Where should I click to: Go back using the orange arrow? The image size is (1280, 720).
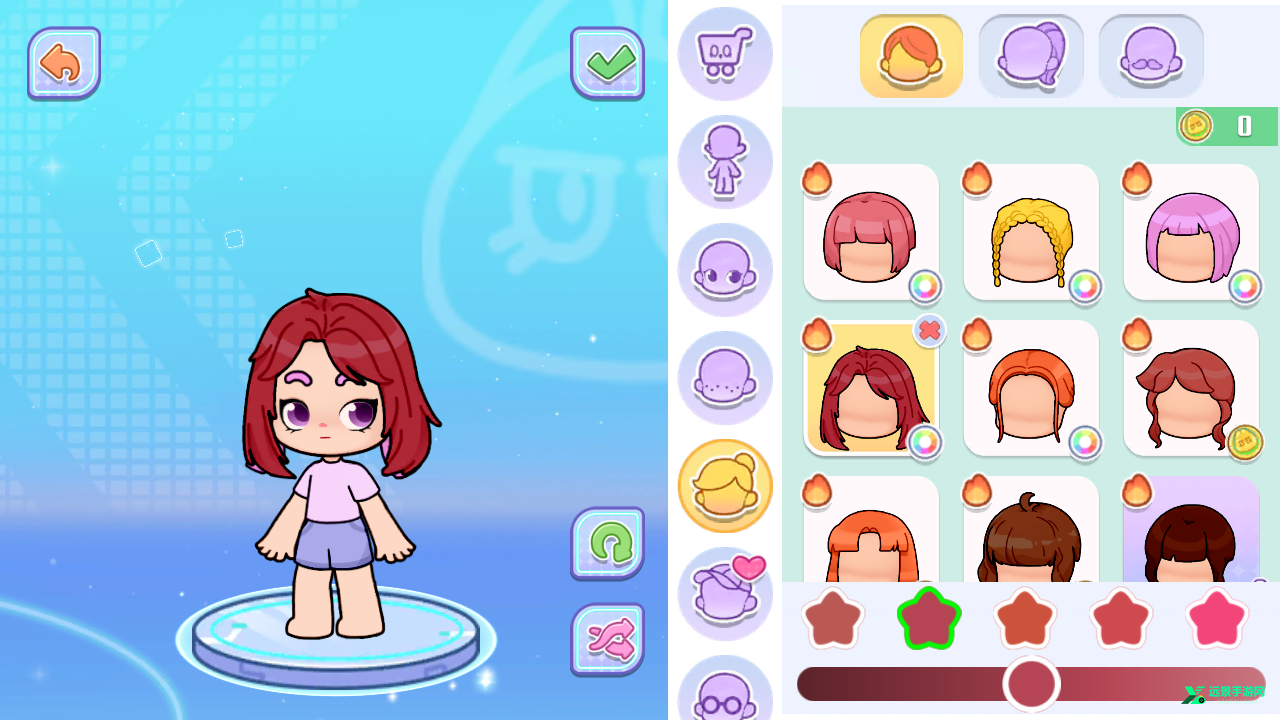[x=64, y=62]
